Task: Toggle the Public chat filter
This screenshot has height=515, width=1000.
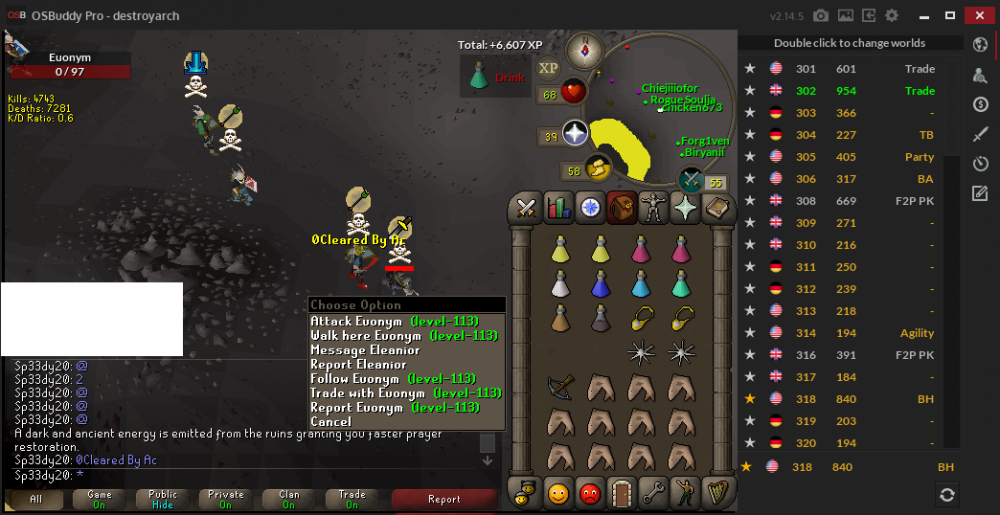Action: pyautogui.click(x=162, y=499)
